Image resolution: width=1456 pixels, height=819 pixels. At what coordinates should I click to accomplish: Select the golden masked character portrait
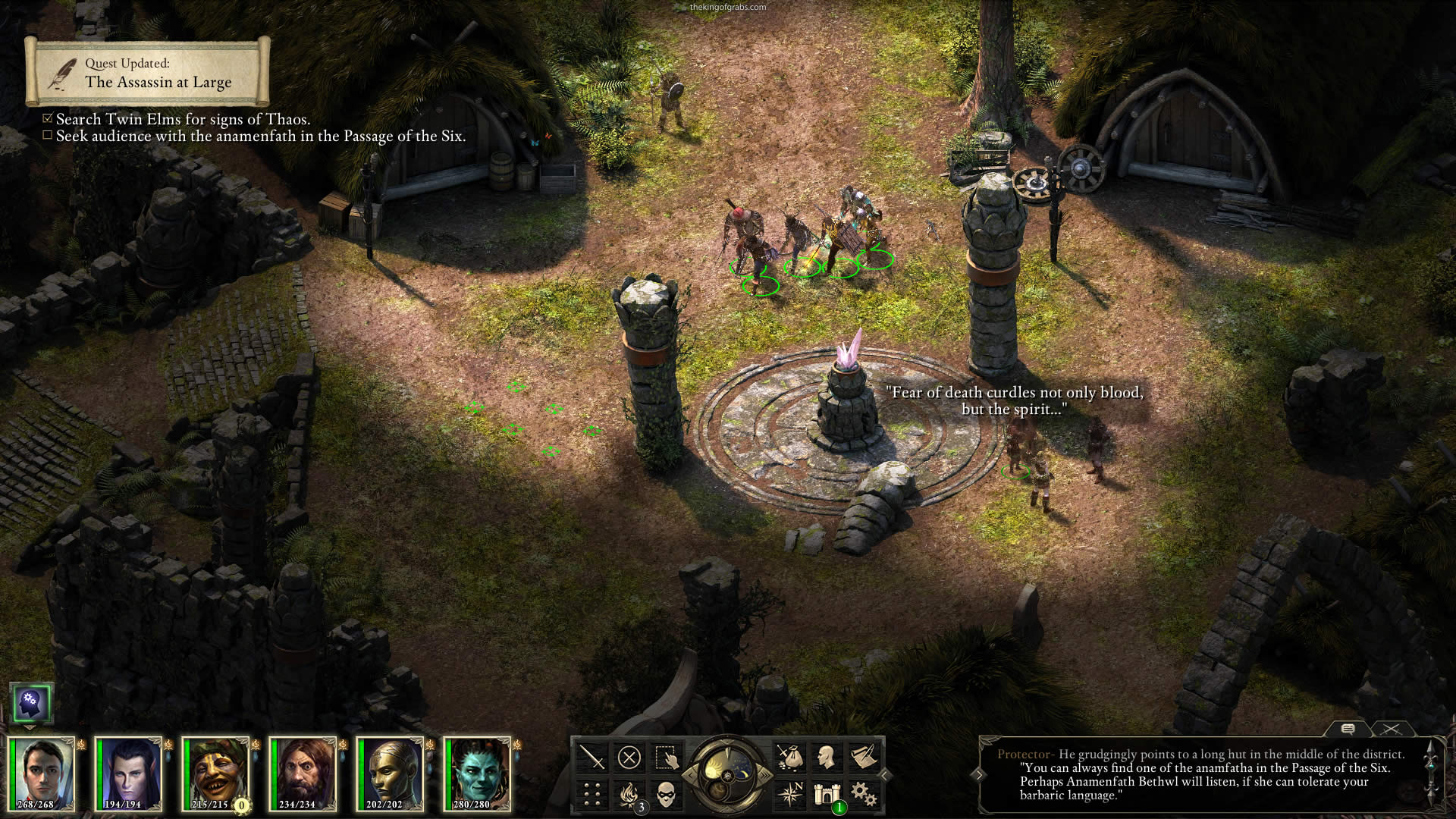click(x=390, y=772)
